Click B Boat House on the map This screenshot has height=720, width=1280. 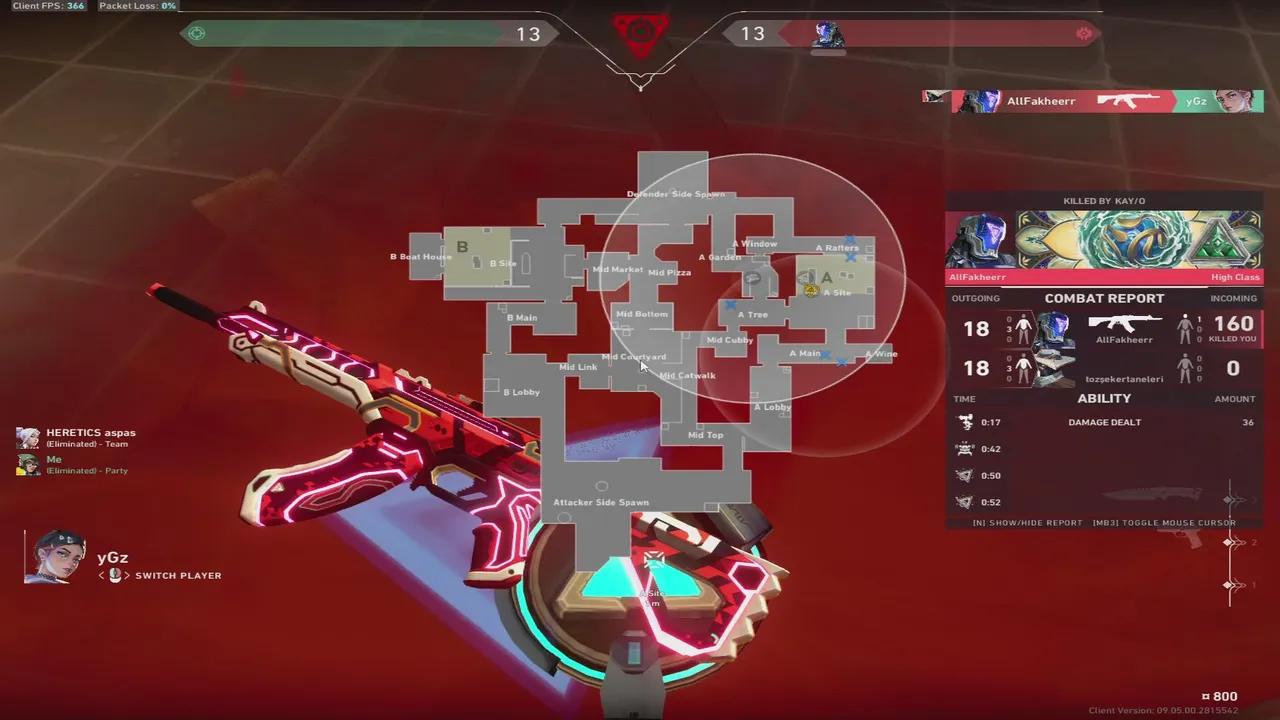tap(421, 257)
